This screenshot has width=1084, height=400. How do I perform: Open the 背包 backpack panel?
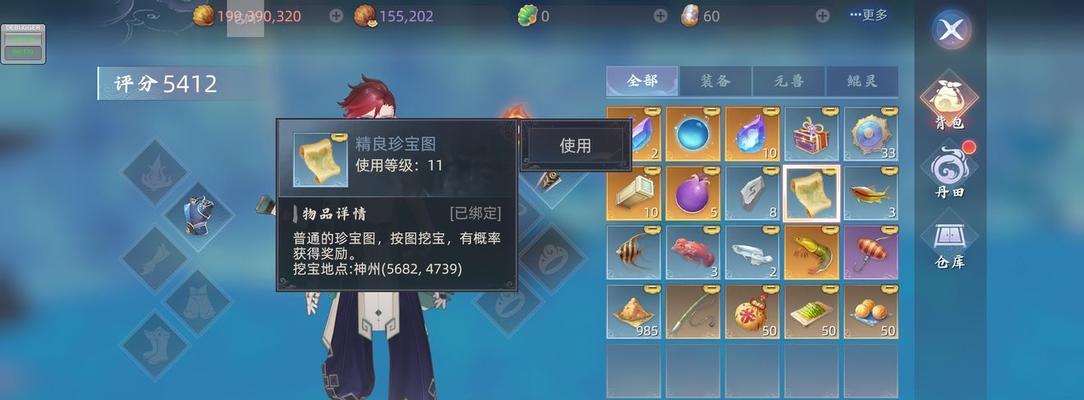tap(949, 104)
